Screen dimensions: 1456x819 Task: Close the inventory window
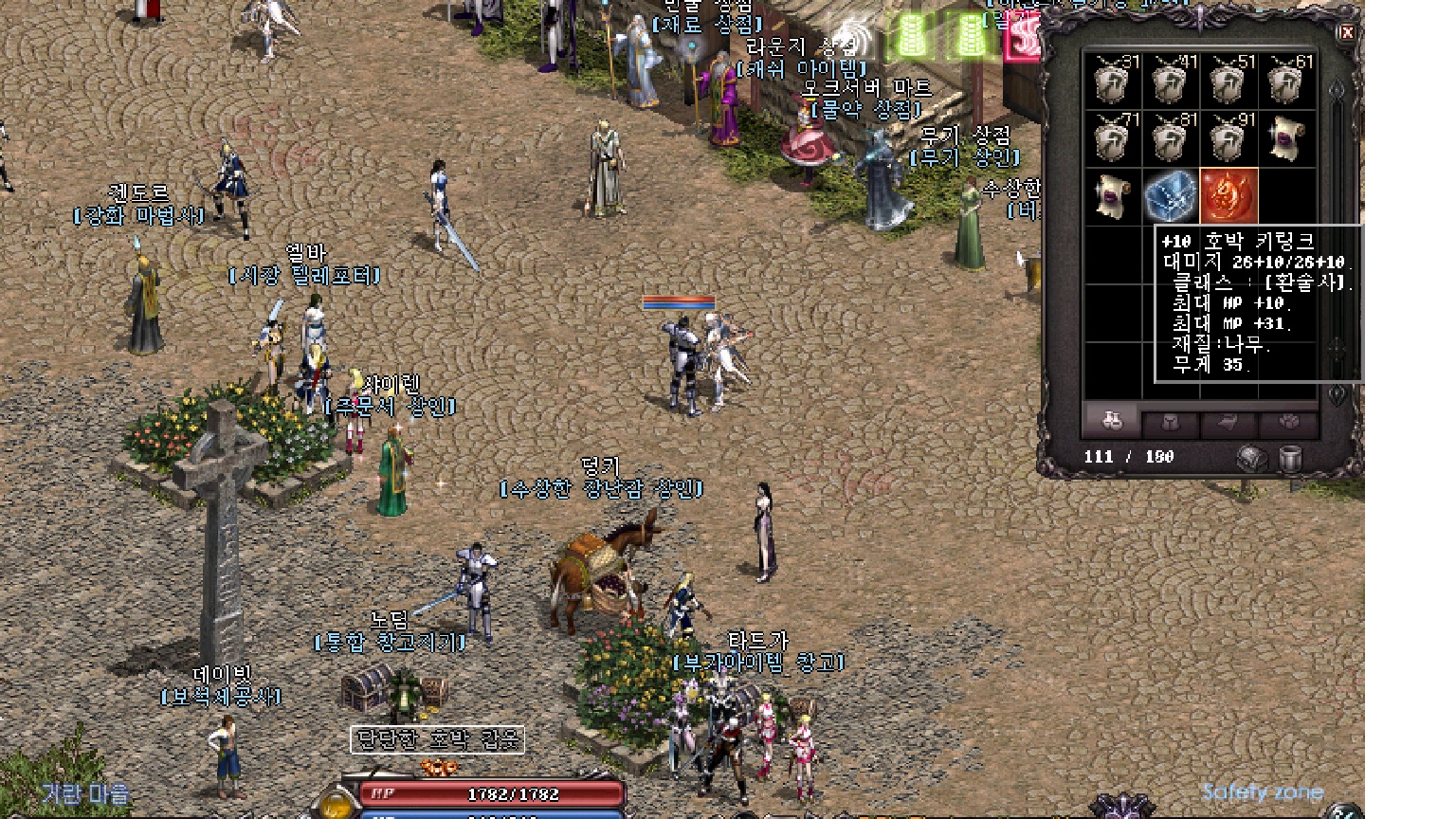(x=1346, y=33)
